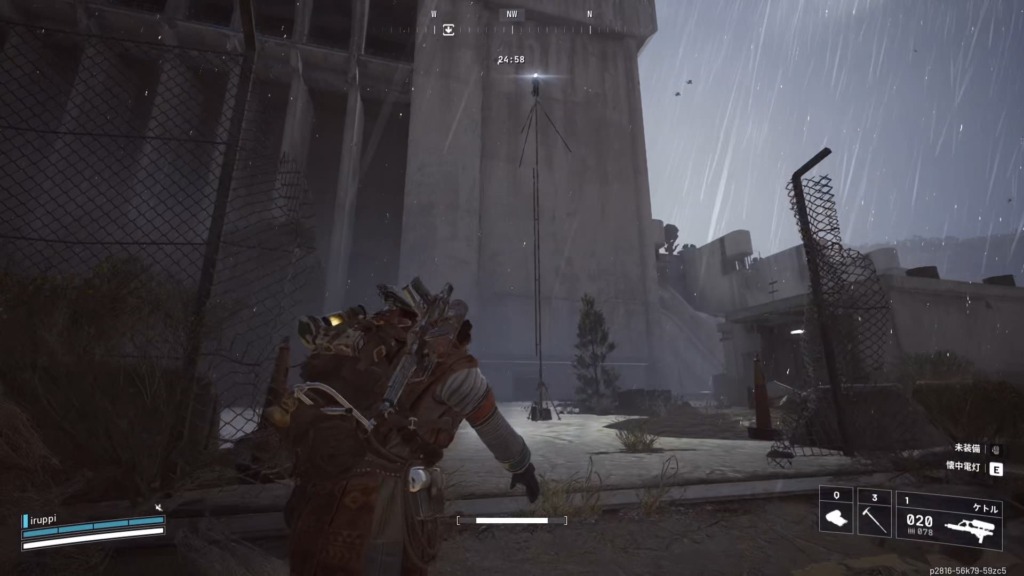Click the muted microphone icon
1024x576 pixels.
coord(158,509)
